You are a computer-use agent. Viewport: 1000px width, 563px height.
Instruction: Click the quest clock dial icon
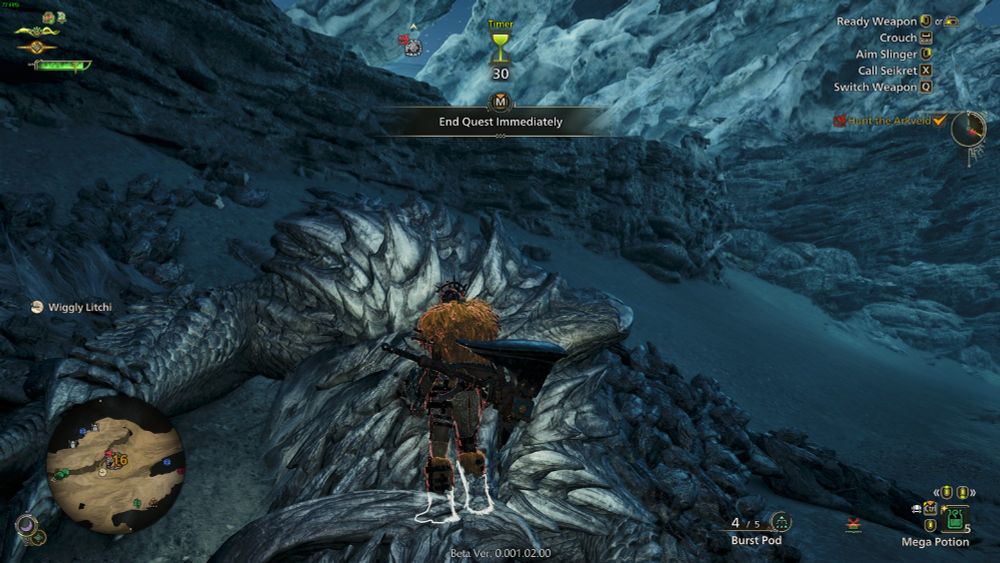tap(967, 127)
